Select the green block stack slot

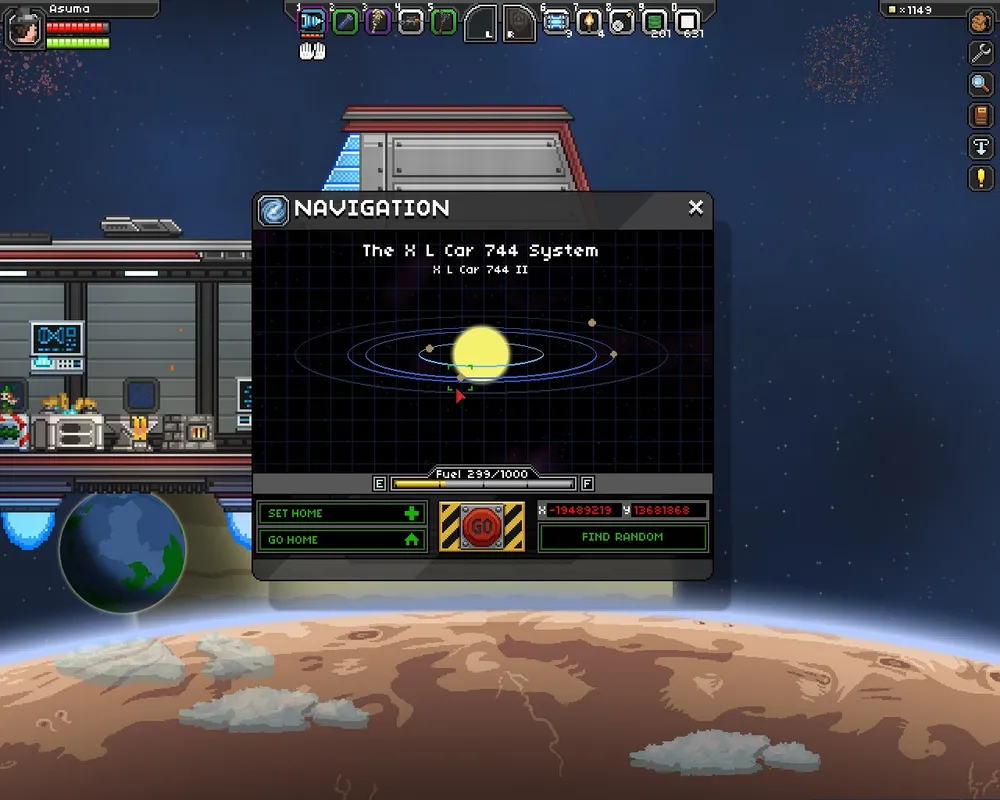(655, 21)
